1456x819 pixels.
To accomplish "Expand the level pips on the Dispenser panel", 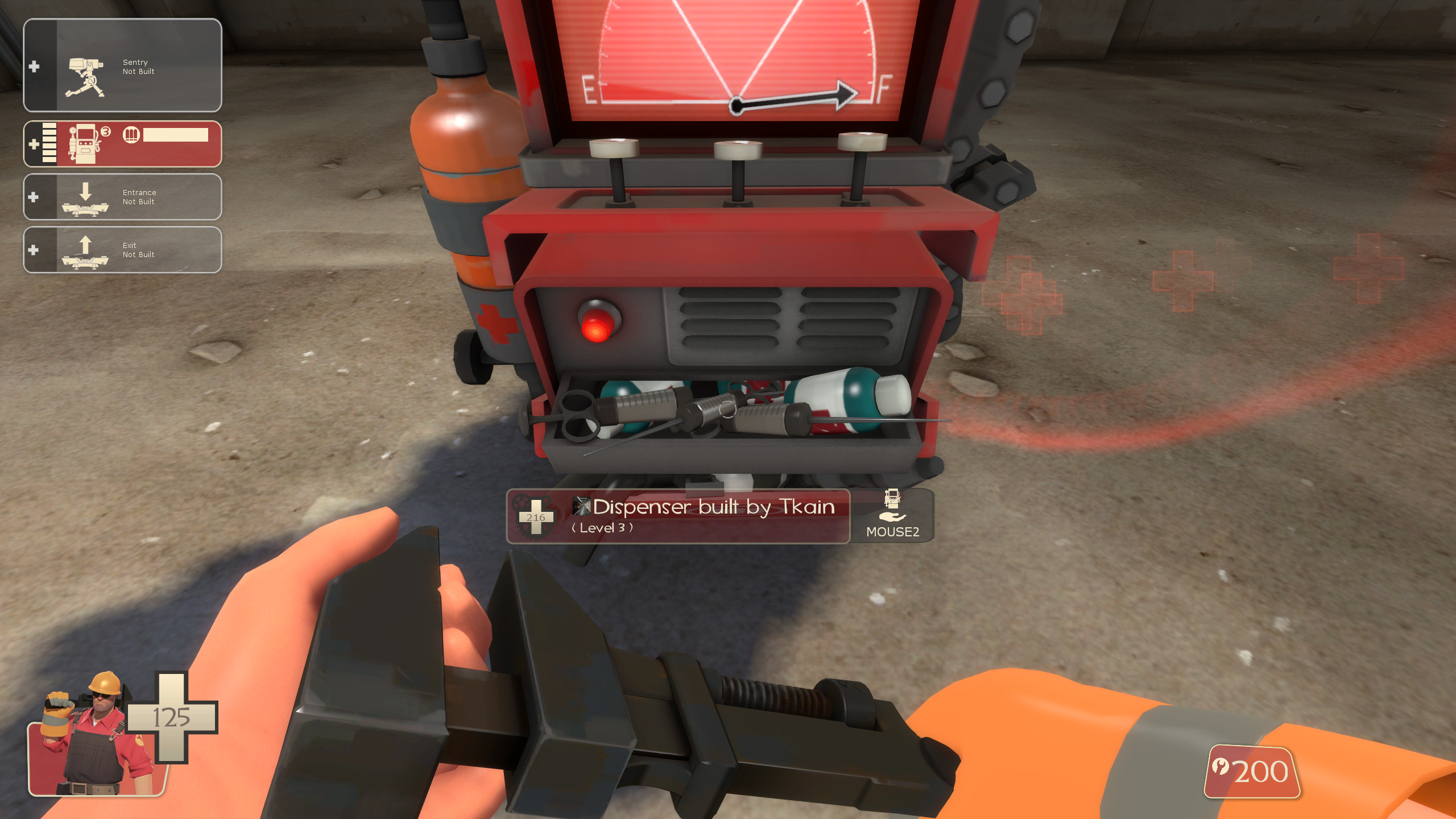I will (49, 143).
